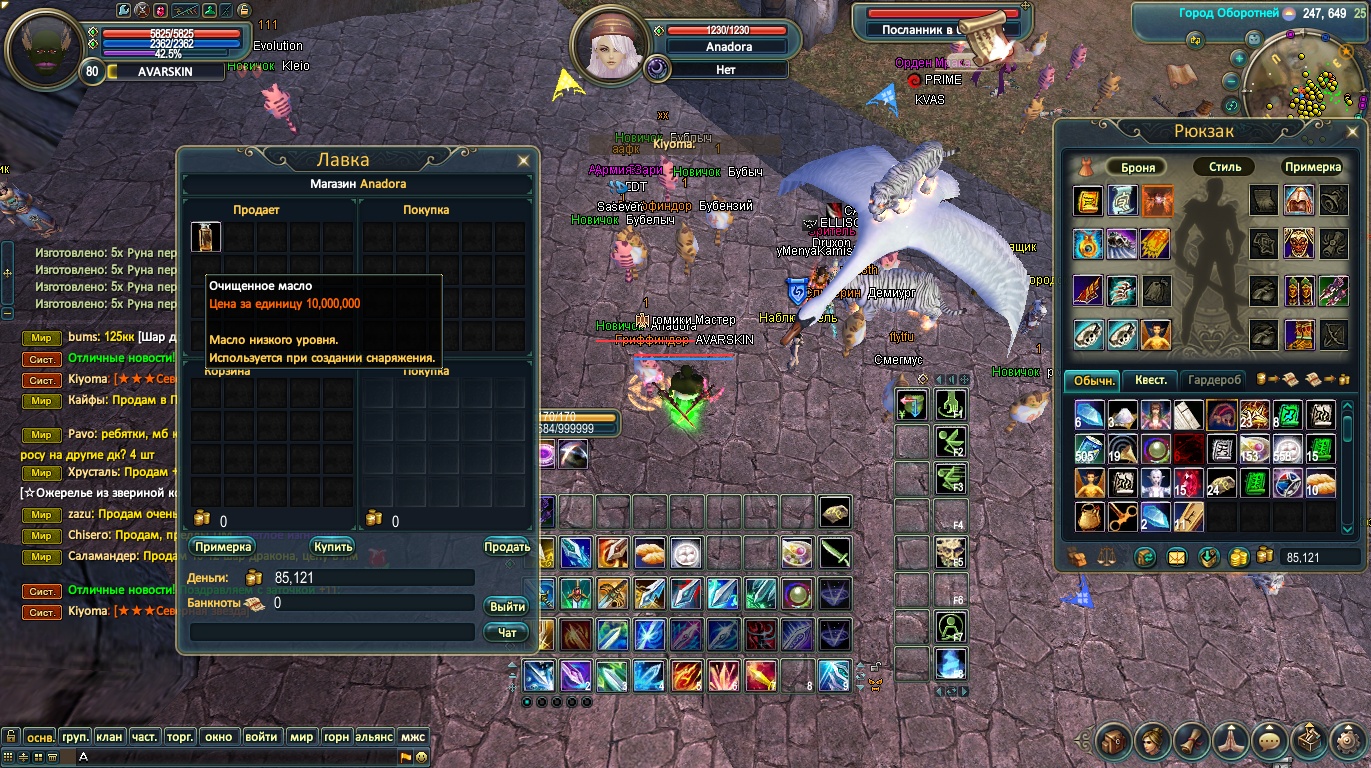Click the Anadora target portrait
The image size is (1371, 768).
pyautogui.click(x=609, y=49)
